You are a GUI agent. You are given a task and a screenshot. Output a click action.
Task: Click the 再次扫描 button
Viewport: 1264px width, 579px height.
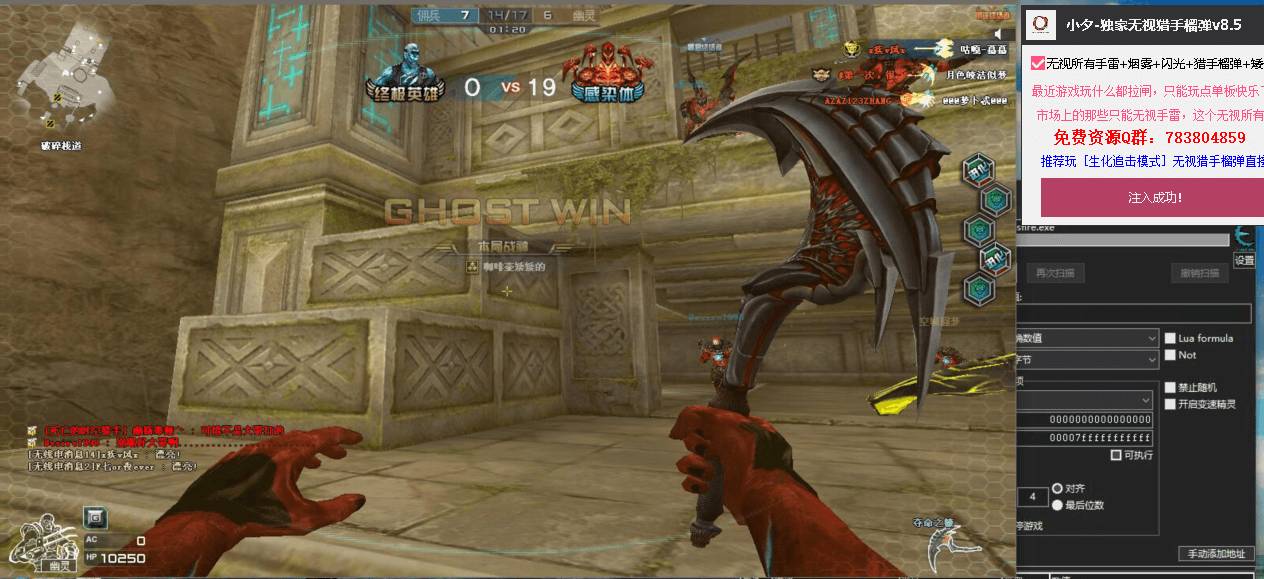click(x=1056, y=273)
